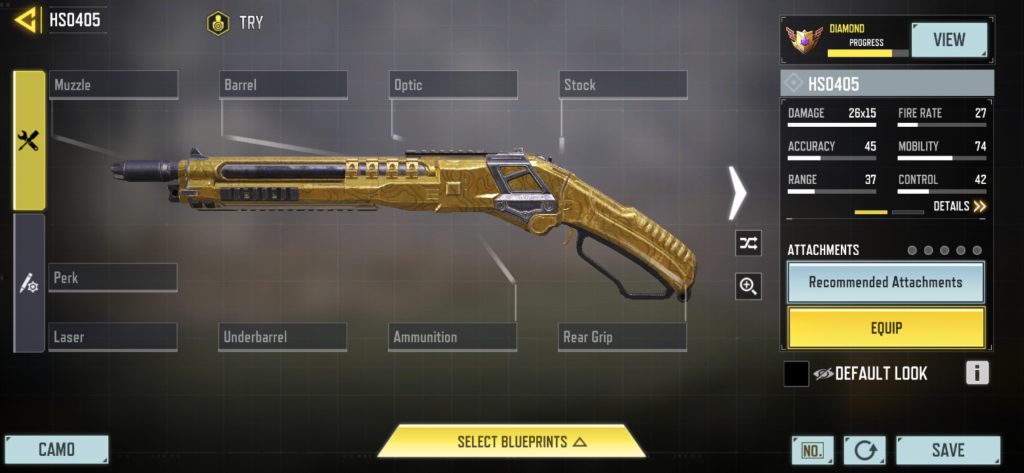This screenshot has width=1024, height=473.
Task: Toggle the Default Look checkbox
Action: pyautogui.click(x=796, y=374)
